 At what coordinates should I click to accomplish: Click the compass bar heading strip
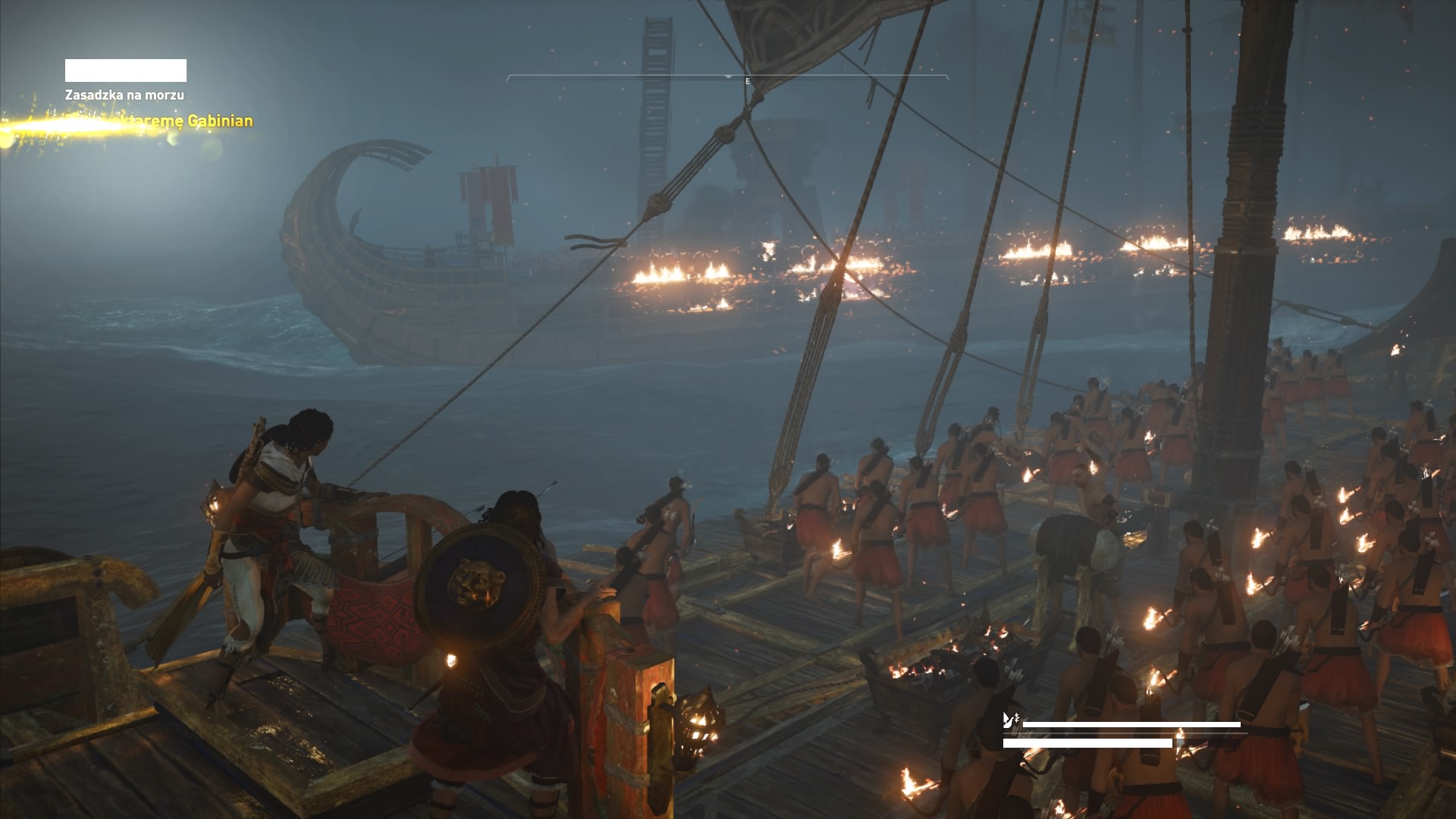coord(727,78)
